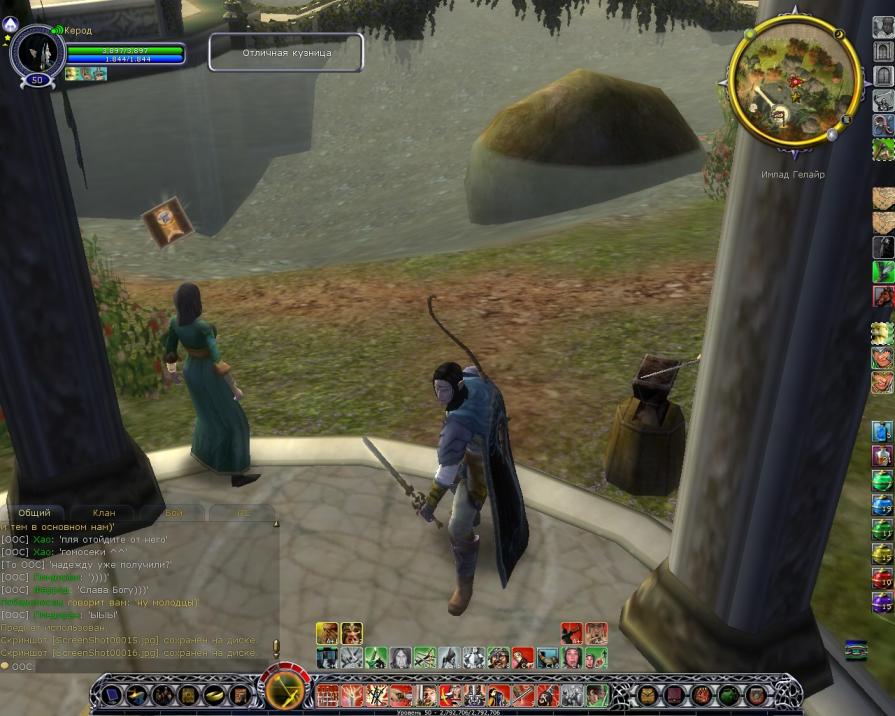Open the rightmost menu button on bottom bar

coord(754,695)
